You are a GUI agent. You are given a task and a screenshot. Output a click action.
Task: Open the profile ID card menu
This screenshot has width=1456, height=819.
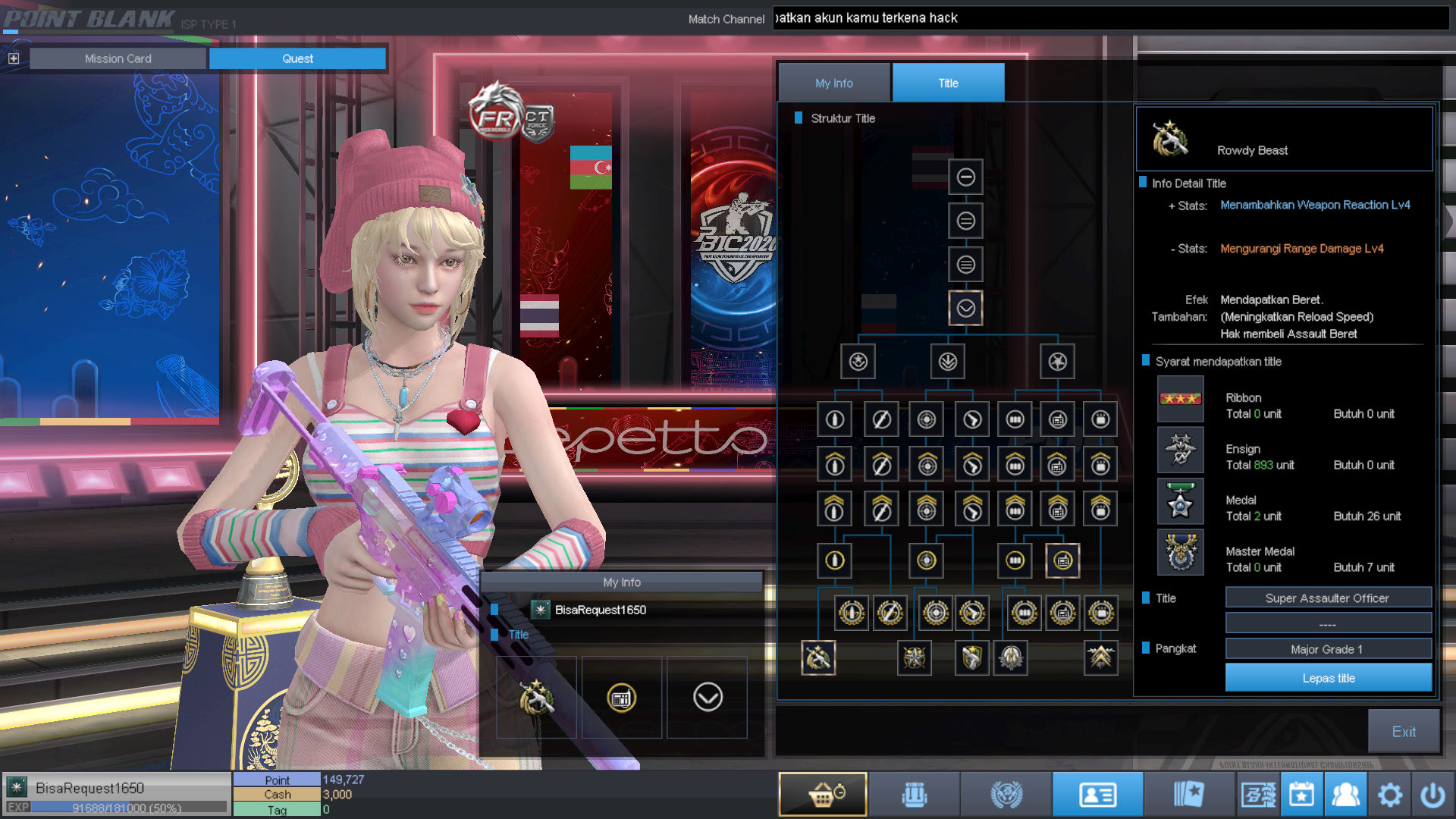click(1097, 794)
